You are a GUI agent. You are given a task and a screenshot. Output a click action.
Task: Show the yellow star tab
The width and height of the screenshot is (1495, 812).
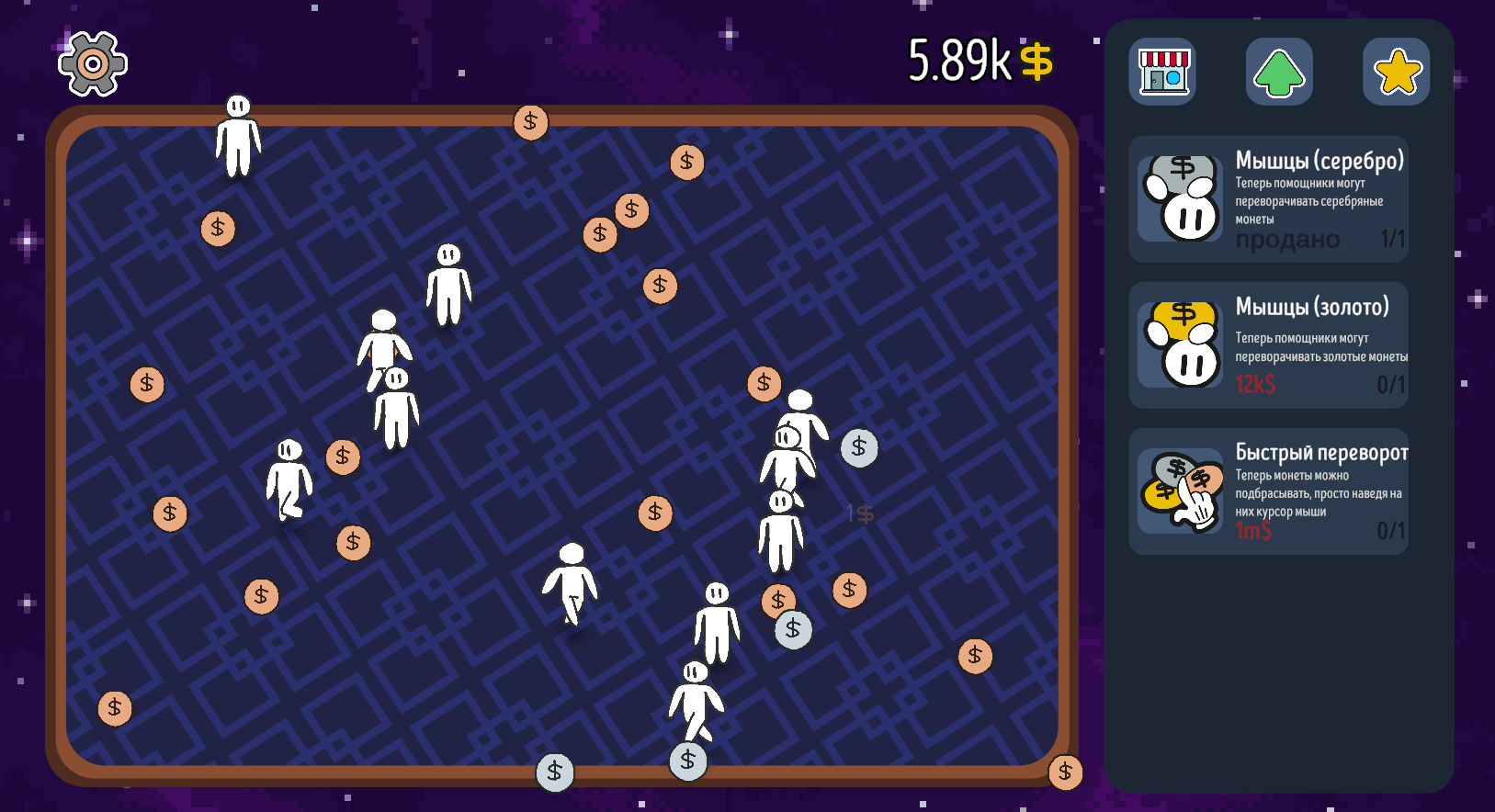[1396, 72]
